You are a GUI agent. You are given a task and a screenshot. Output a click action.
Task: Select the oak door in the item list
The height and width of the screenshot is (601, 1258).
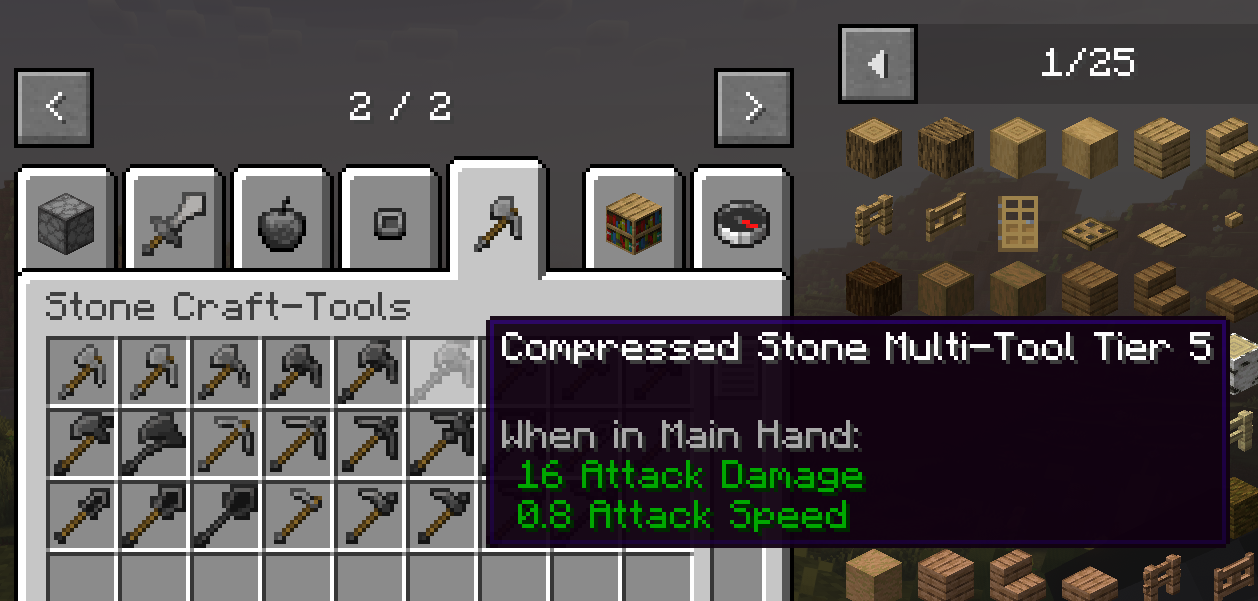pos(1017,221)
